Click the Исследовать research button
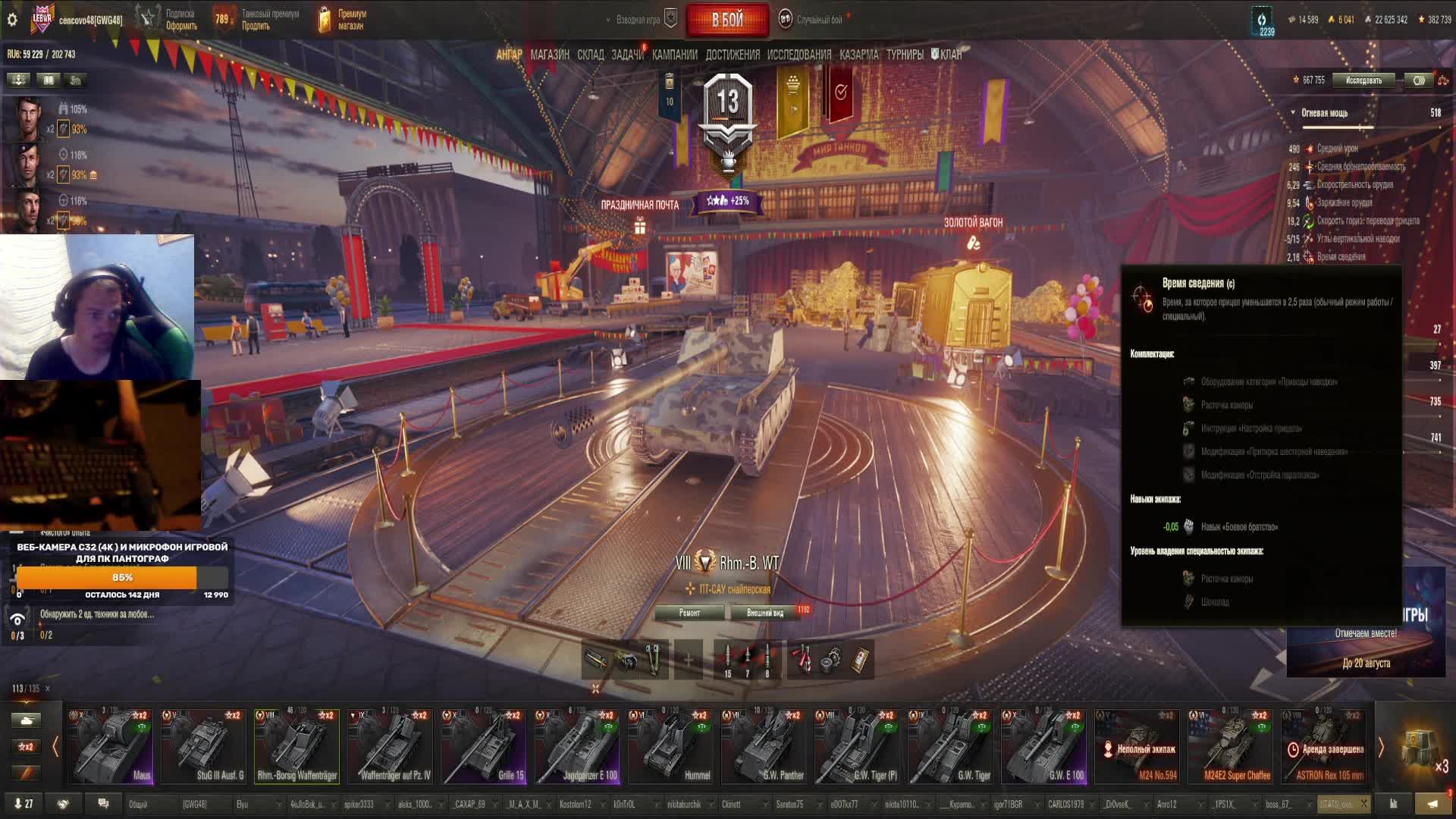1456x819 pixels. 1363,80
